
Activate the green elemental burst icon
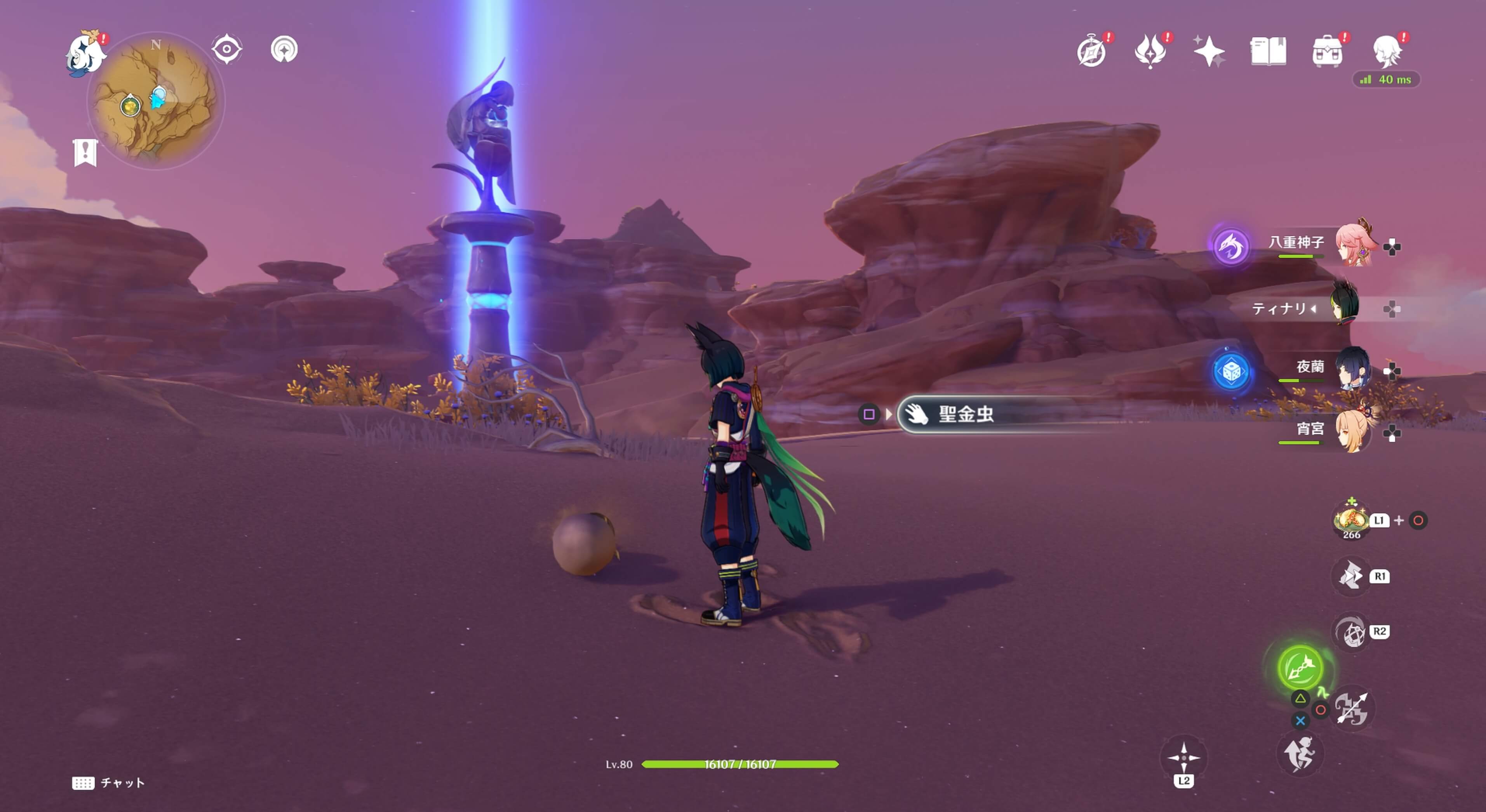tap(1300, 668)
